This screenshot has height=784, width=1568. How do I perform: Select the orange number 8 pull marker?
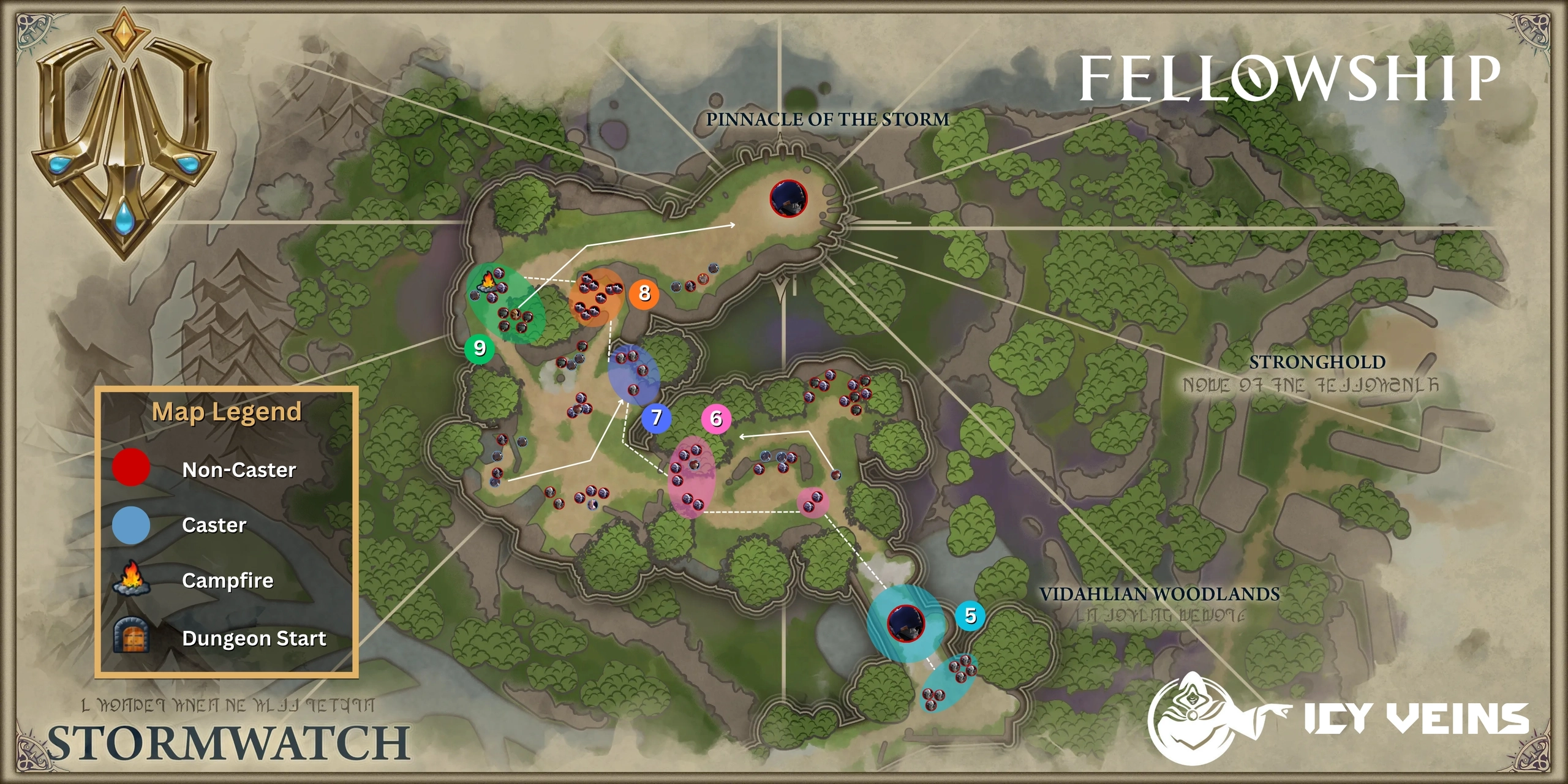pyautogui.click(x=644, y=293)
